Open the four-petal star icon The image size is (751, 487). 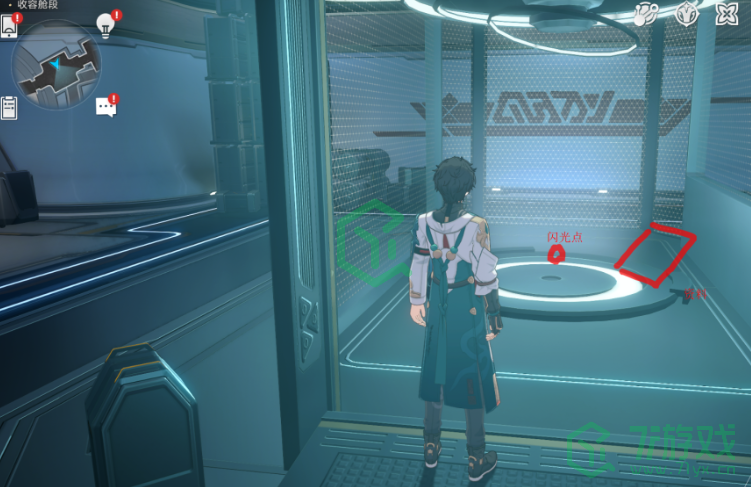point(728,15)
